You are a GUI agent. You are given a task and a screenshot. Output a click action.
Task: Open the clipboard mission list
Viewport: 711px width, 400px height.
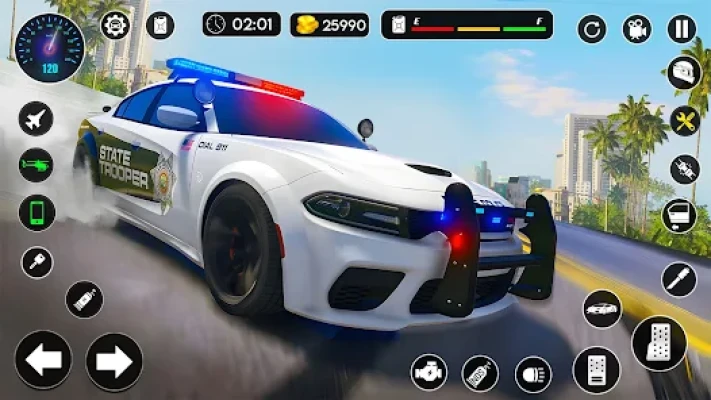160,25
